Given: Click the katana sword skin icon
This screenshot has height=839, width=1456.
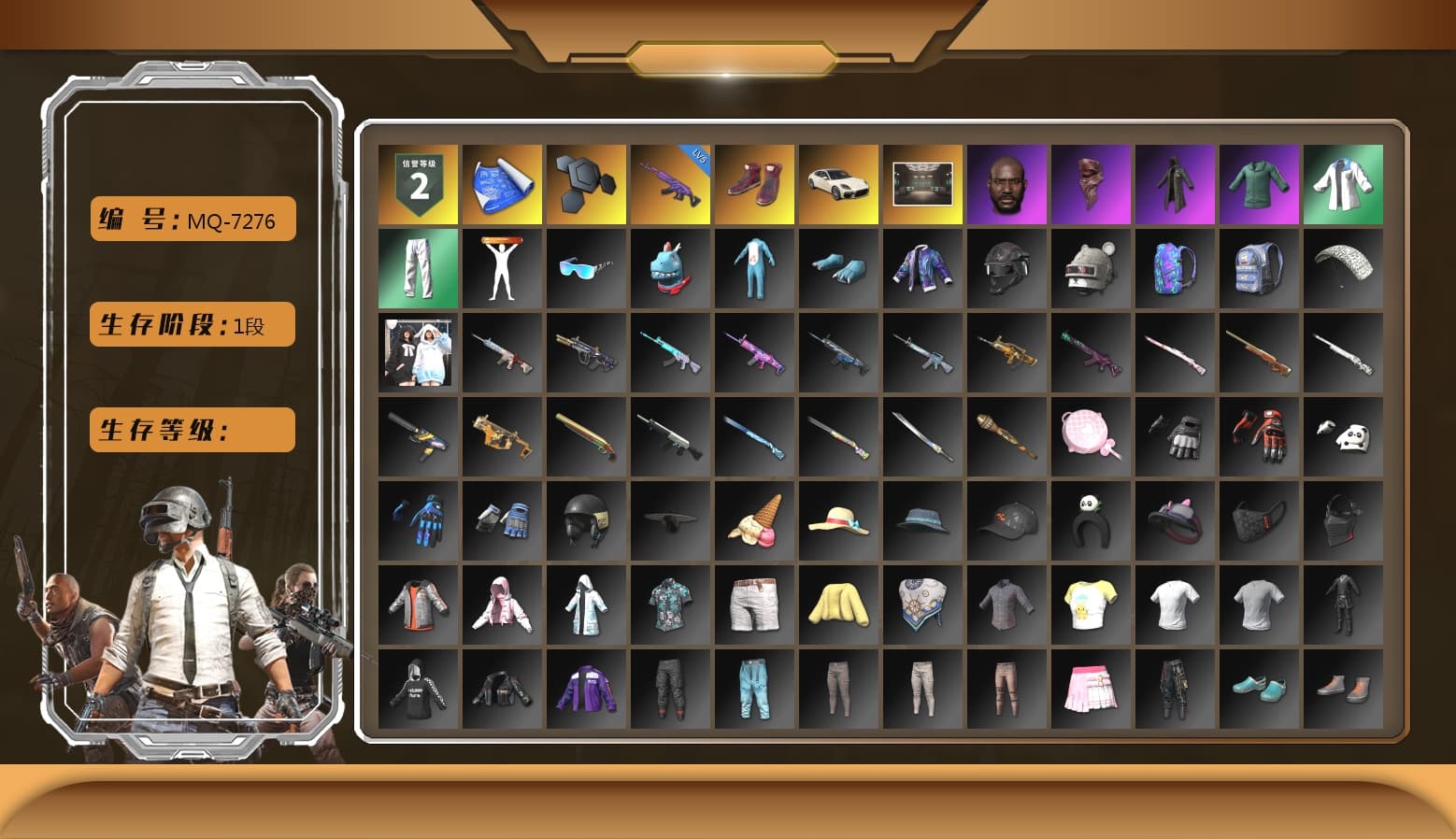Looking at the screenshot, I should tap(922, 436).
